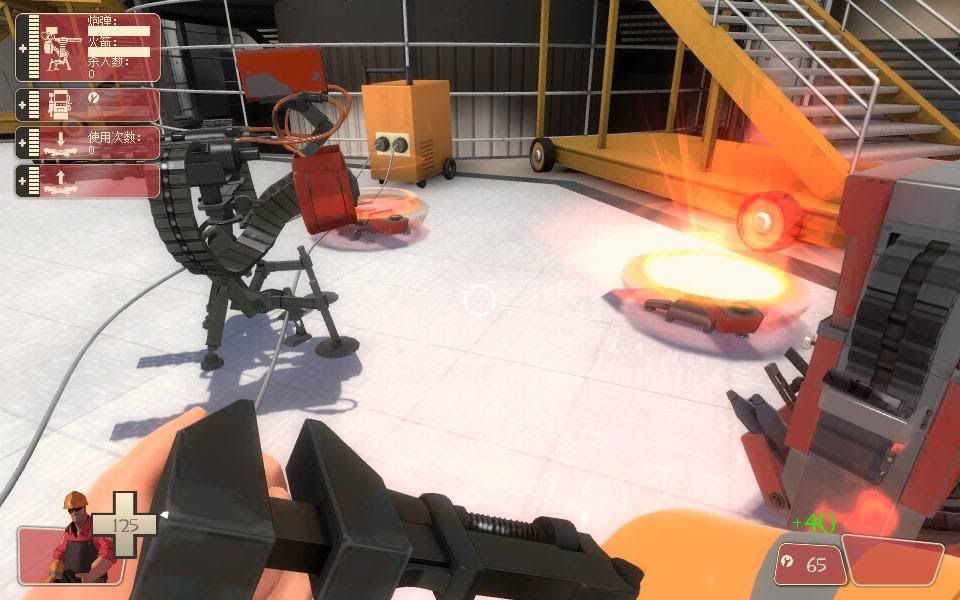Click the teleporter entrance panel with down arrow
960x600 pixels.
[x=87, y=142]
